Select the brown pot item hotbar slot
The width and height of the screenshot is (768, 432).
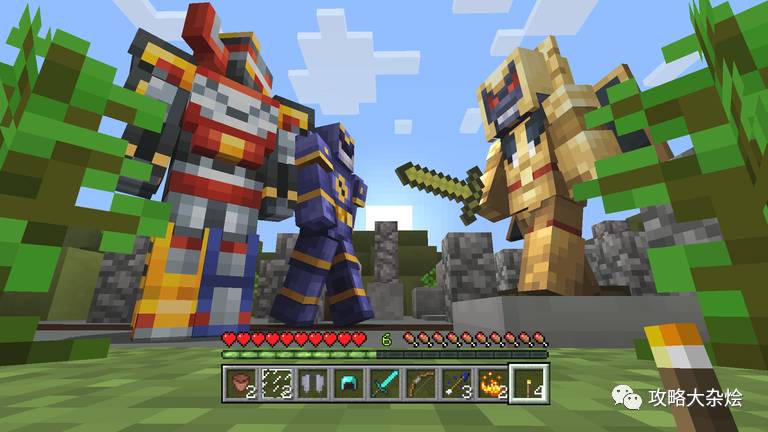coord(240,382)
